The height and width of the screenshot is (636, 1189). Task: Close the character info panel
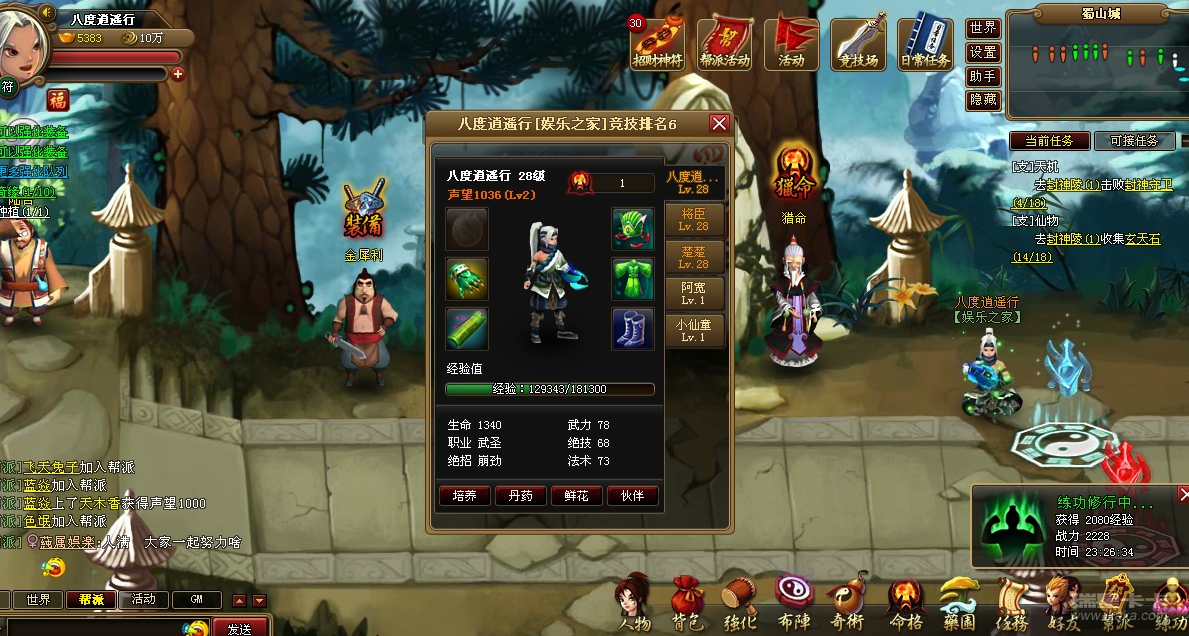(x=718, y=123)
